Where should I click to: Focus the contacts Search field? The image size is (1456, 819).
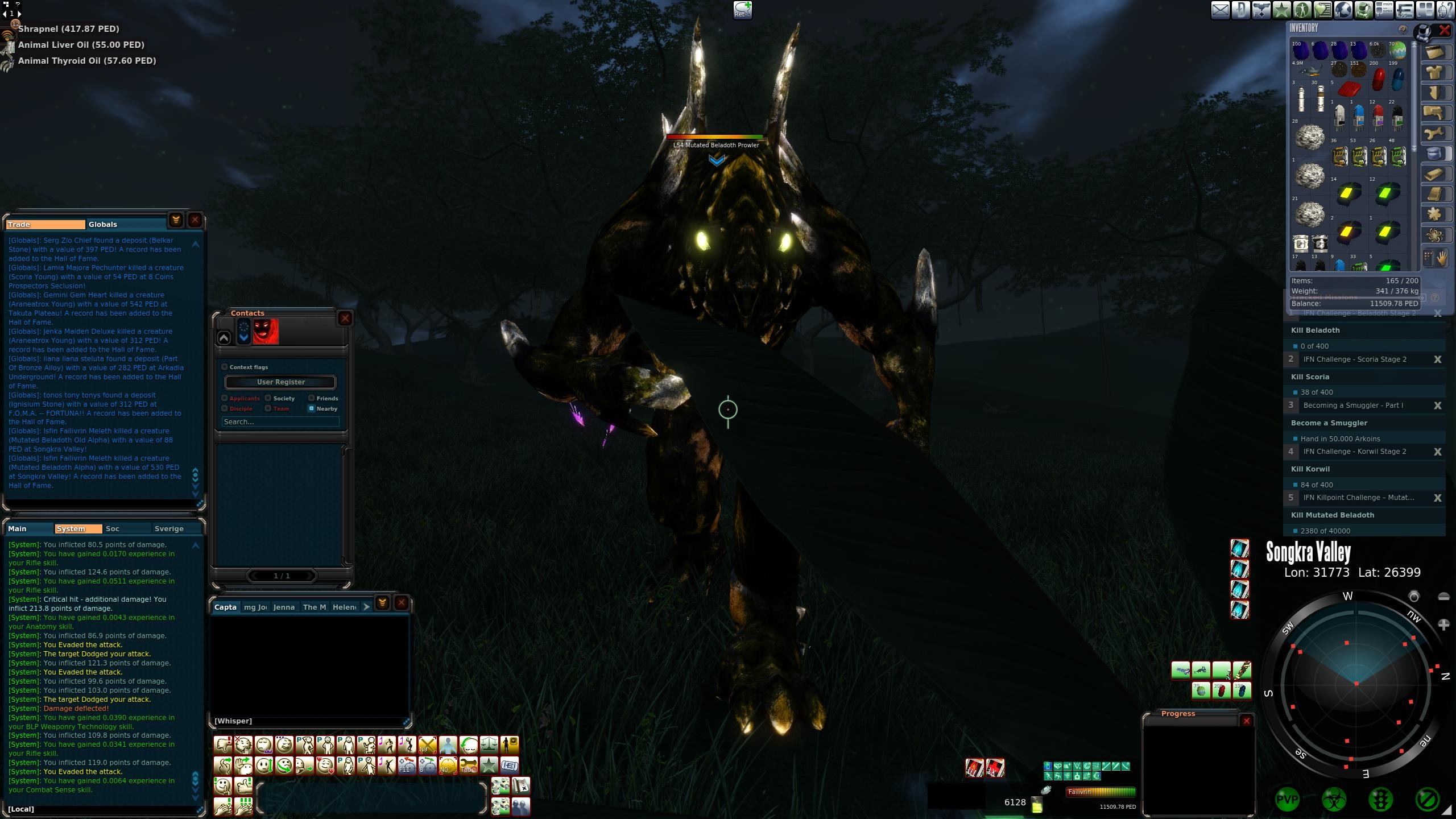pyautogui.click(x=280, y=422)
